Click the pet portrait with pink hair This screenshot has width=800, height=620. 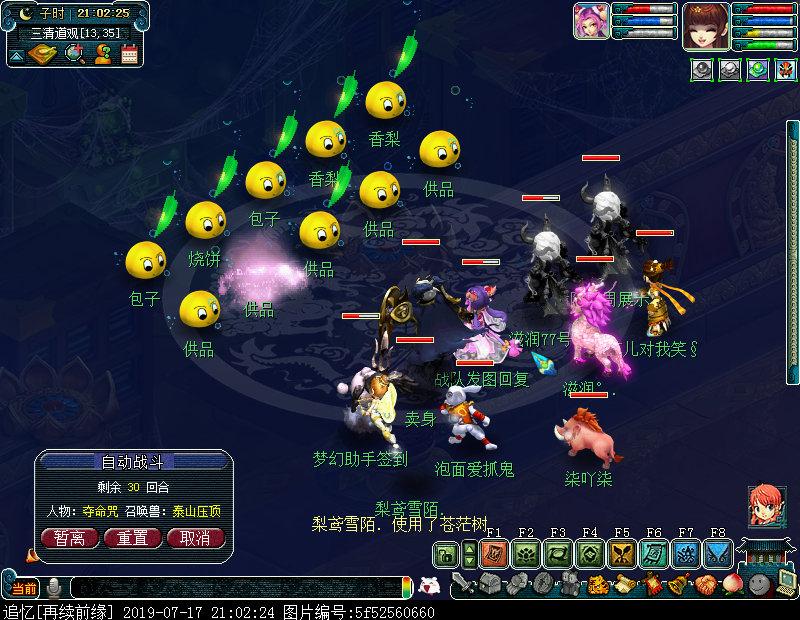click(591, 21)
